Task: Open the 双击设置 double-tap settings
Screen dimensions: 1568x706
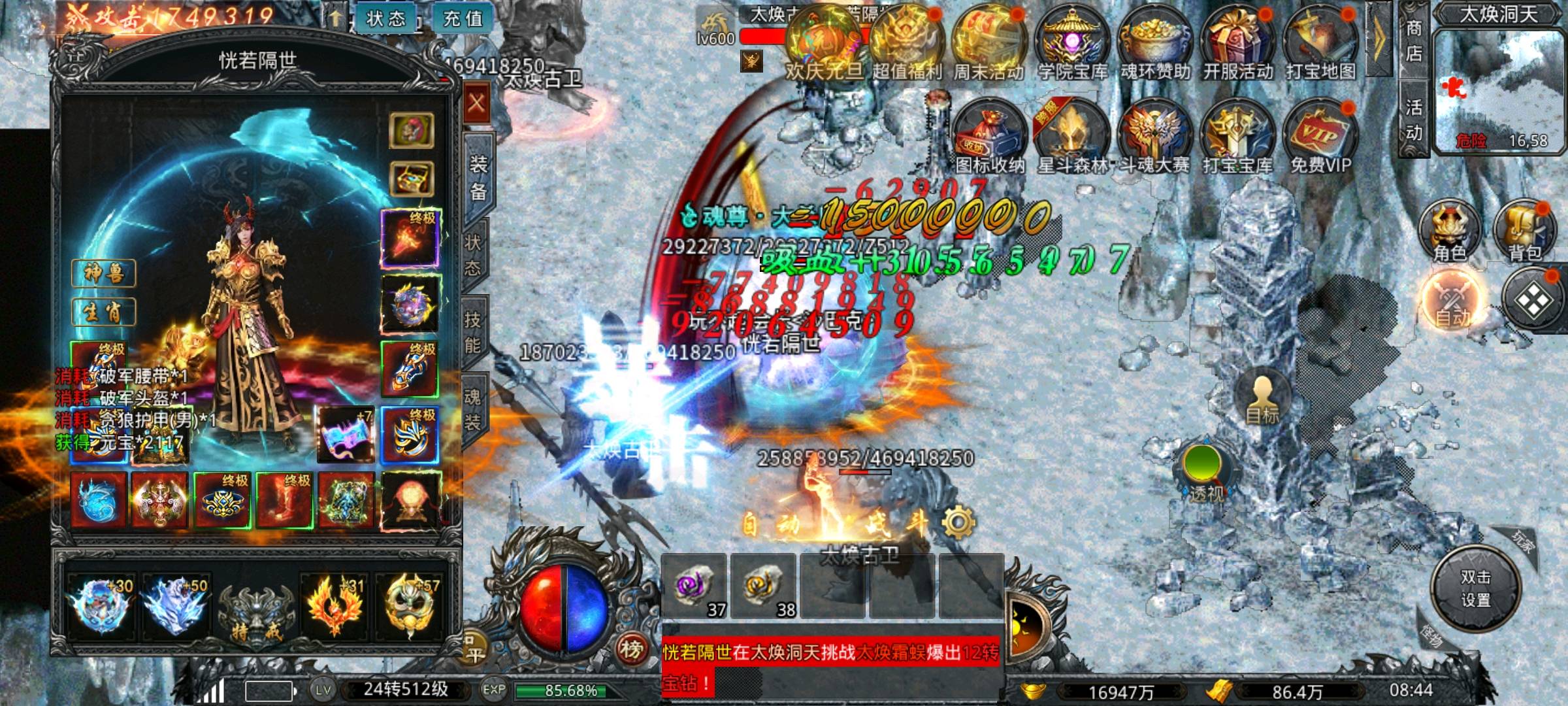Action: 1475,588
